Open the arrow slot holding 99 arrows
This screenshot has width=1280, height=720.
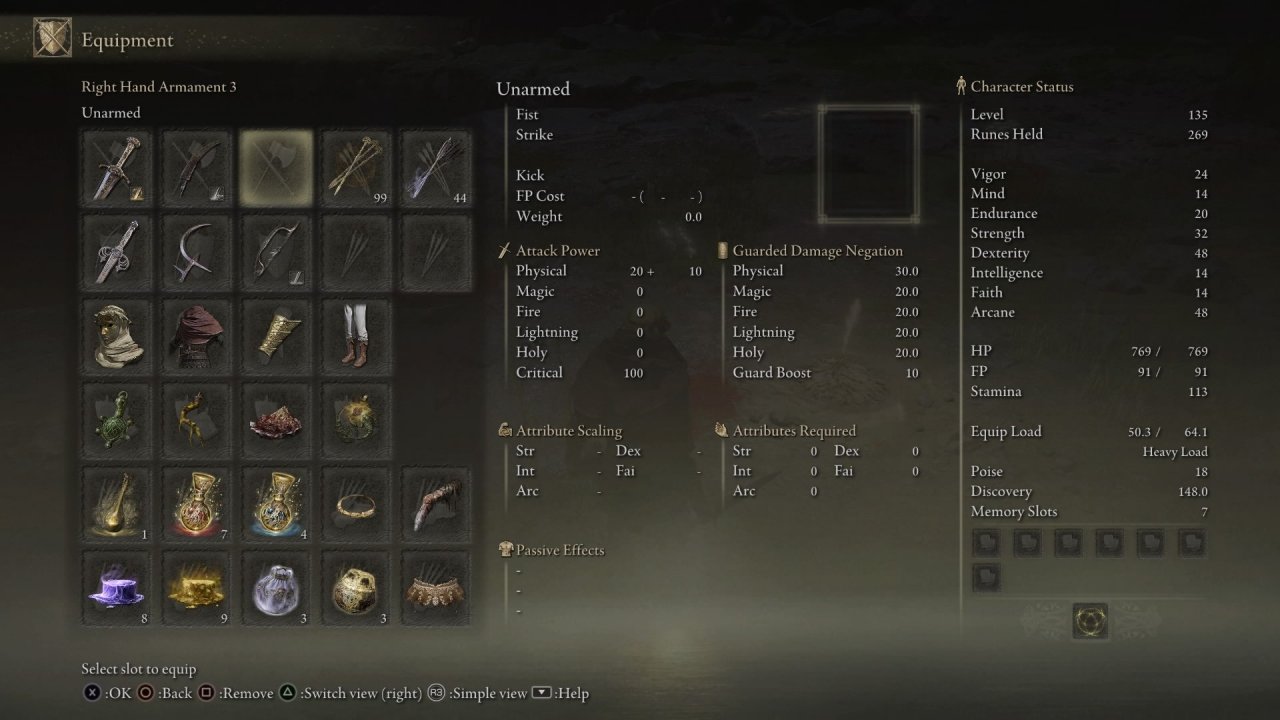pos(357,168)
